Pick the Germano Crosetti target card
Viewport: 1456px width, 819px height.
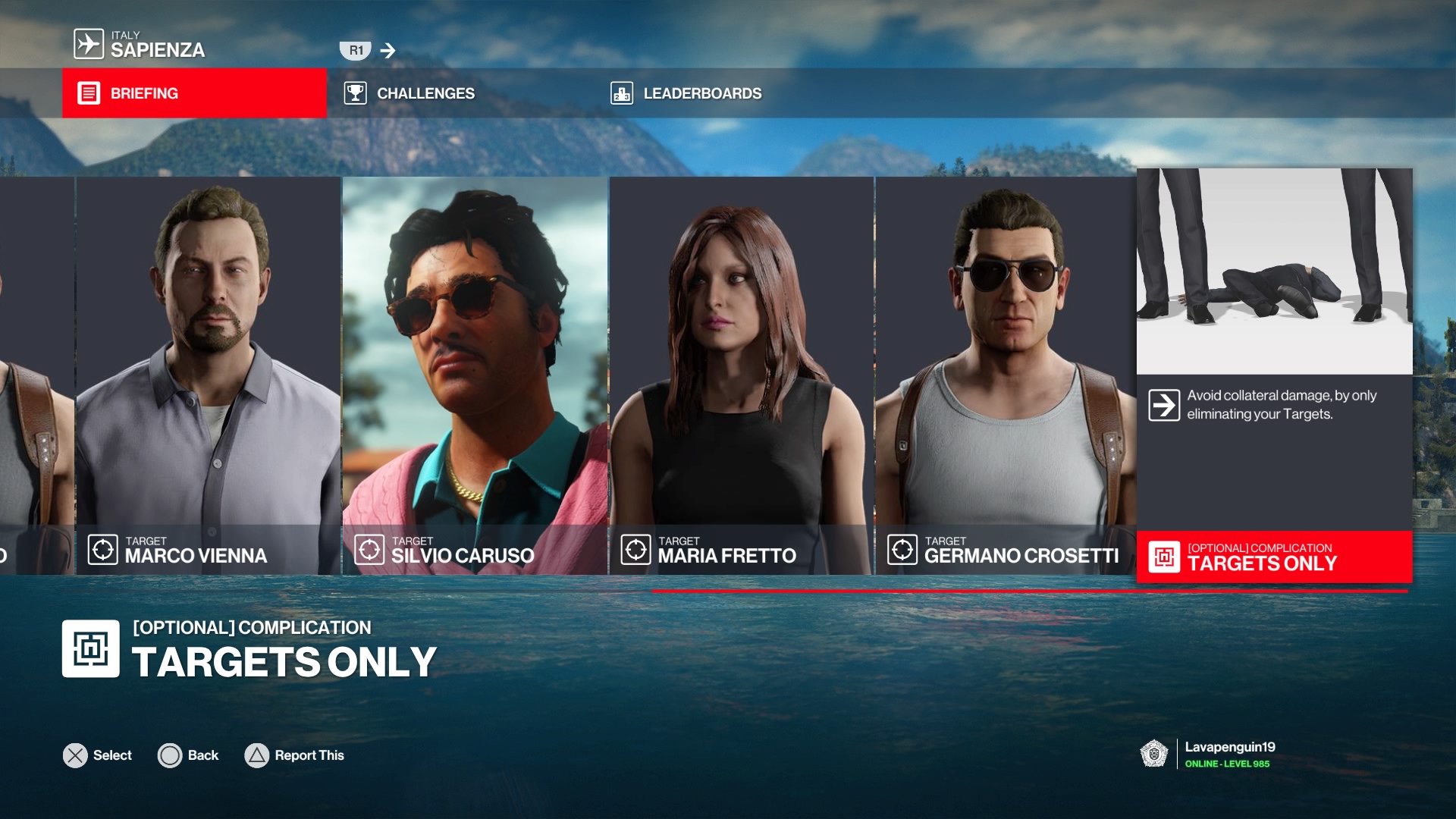[1006, 375]
